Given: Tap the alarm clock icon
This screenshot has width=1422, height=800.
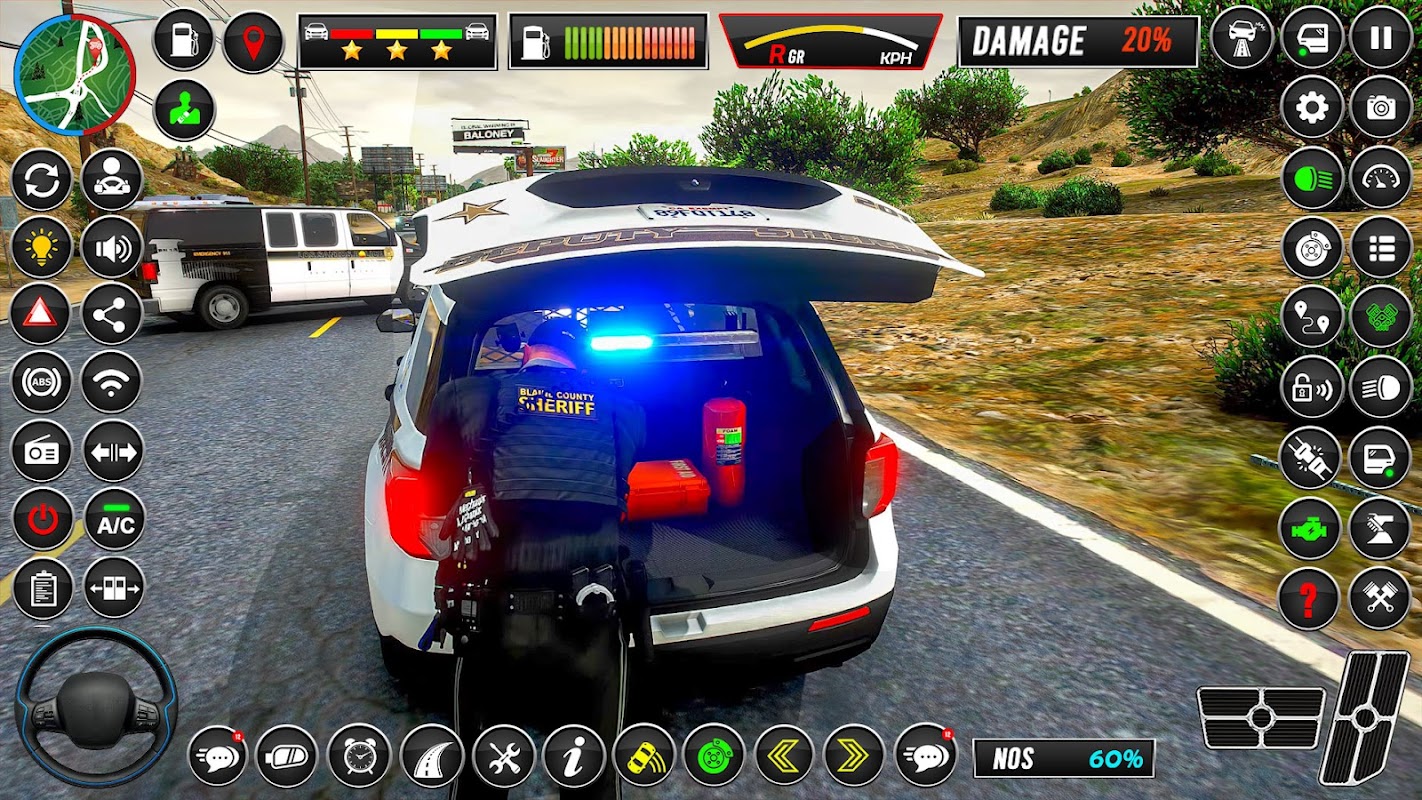Looking at the screenshot, I should pyautogui.click(x=358, y=755).
